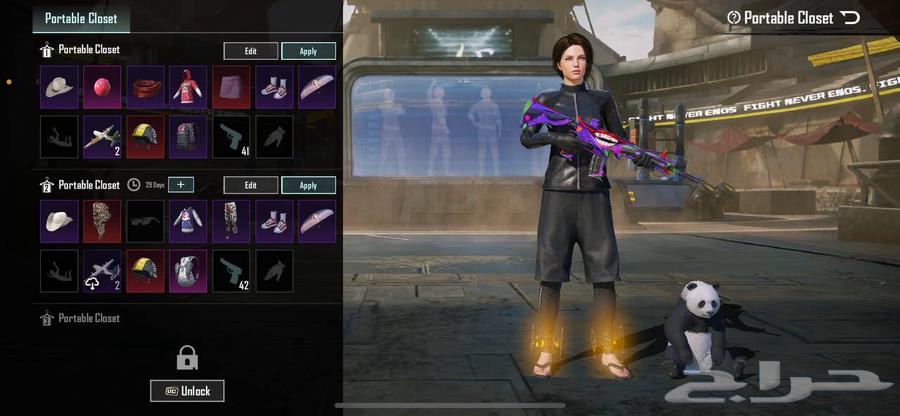
Task: Apply the second Portable Closet outfit
Action: [308, 185]
